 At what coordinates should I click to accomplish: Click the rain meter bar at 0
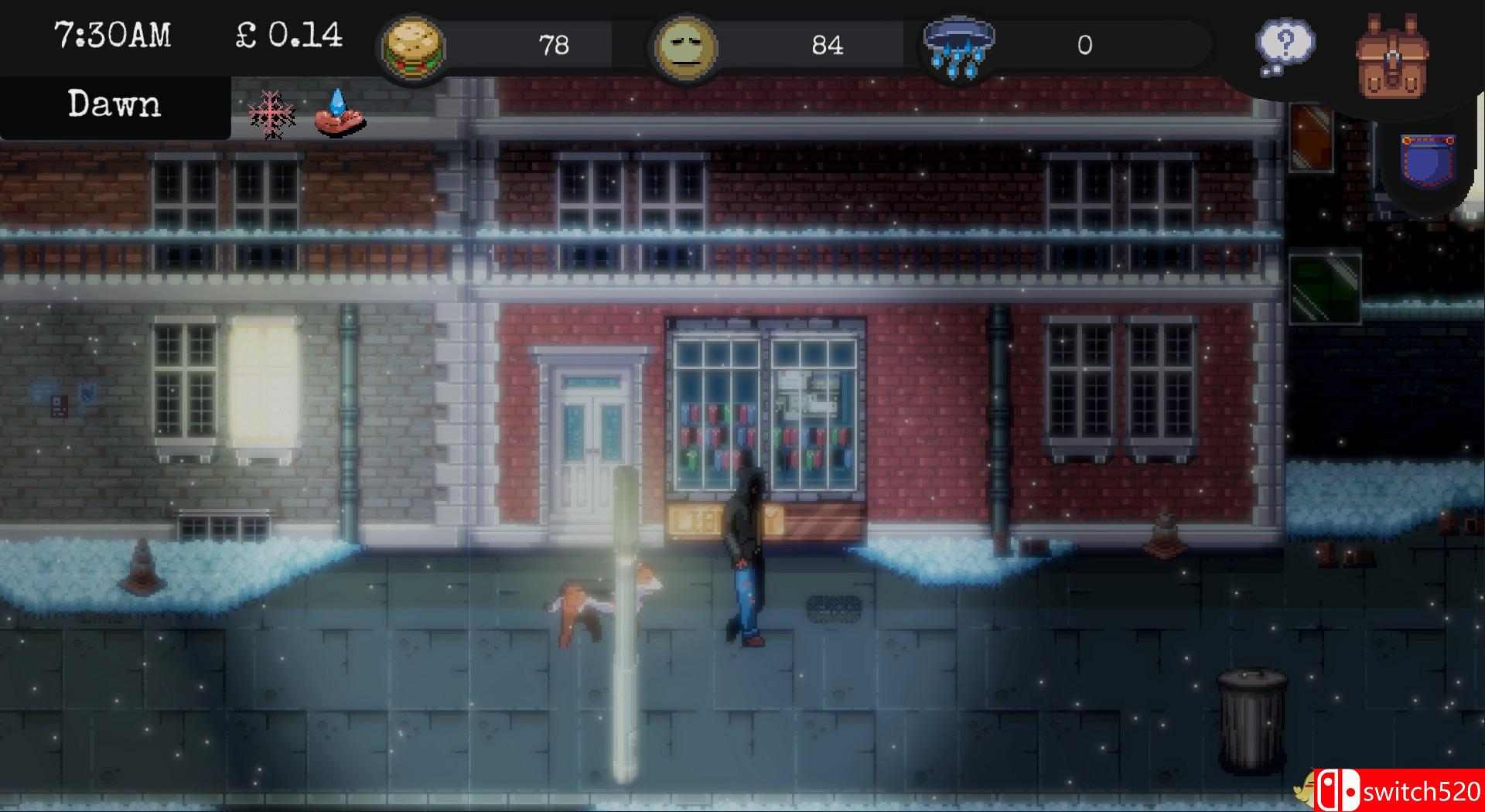pos(1083,45)
